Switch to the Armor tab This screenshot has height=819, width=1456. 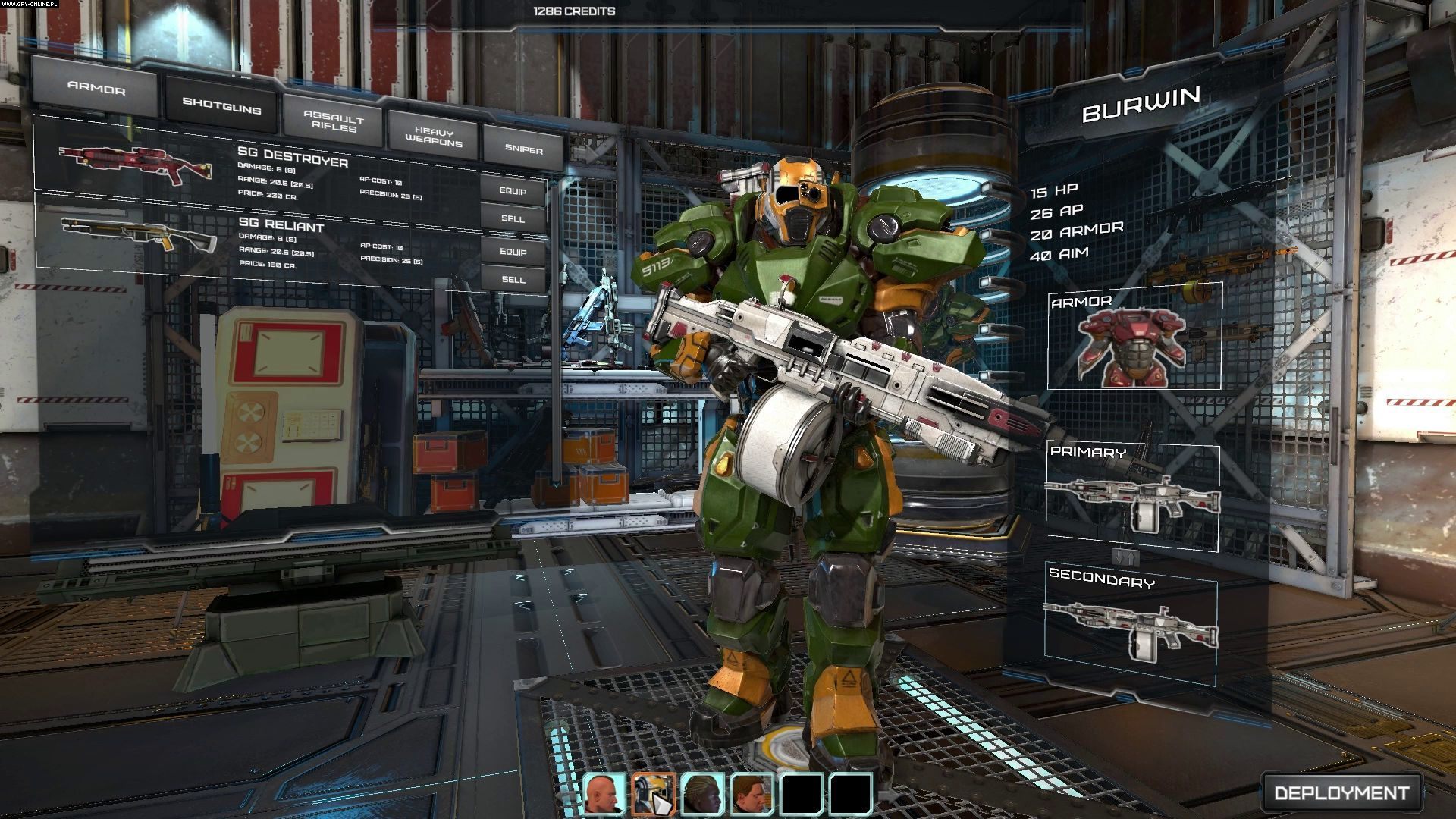pyautogui.click(x=96, y=89)
